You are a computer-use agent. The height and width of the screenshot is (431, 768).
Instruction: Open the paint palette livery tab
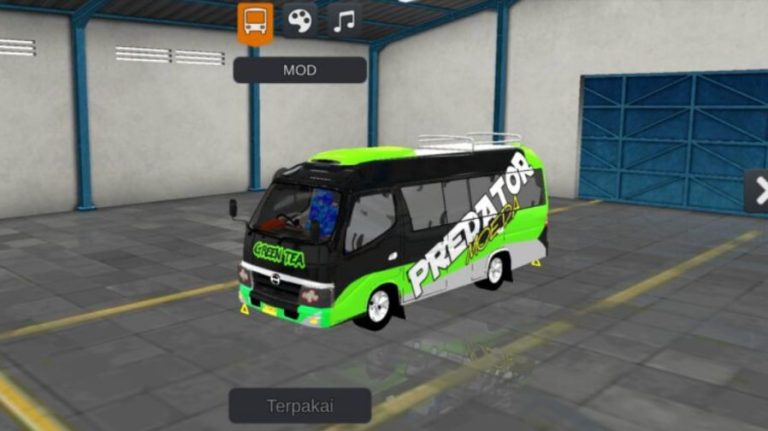[299, 21]
